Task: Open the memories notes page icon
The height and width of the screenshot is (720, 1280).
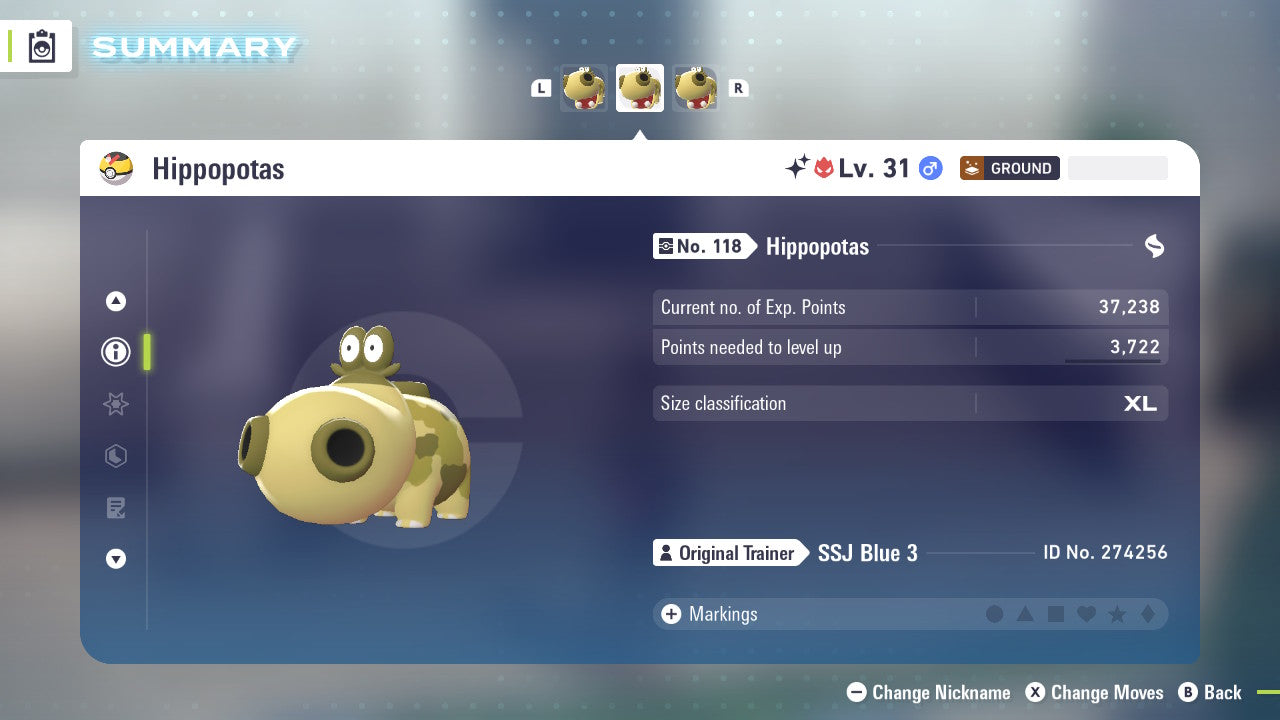Action: [x=116, y=508]
